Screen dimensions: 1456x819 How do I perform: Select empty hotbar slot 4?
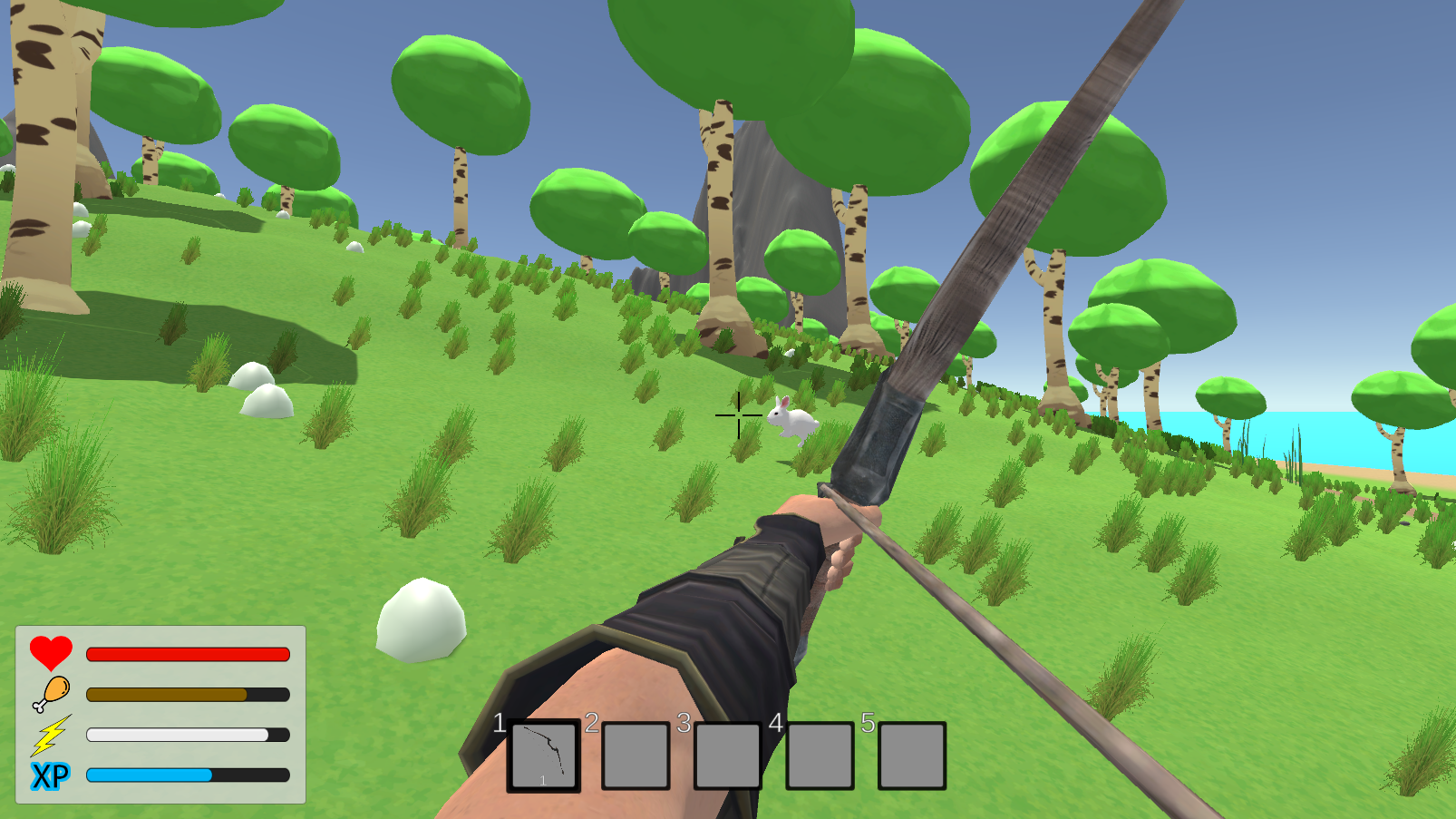pos(820,756)
